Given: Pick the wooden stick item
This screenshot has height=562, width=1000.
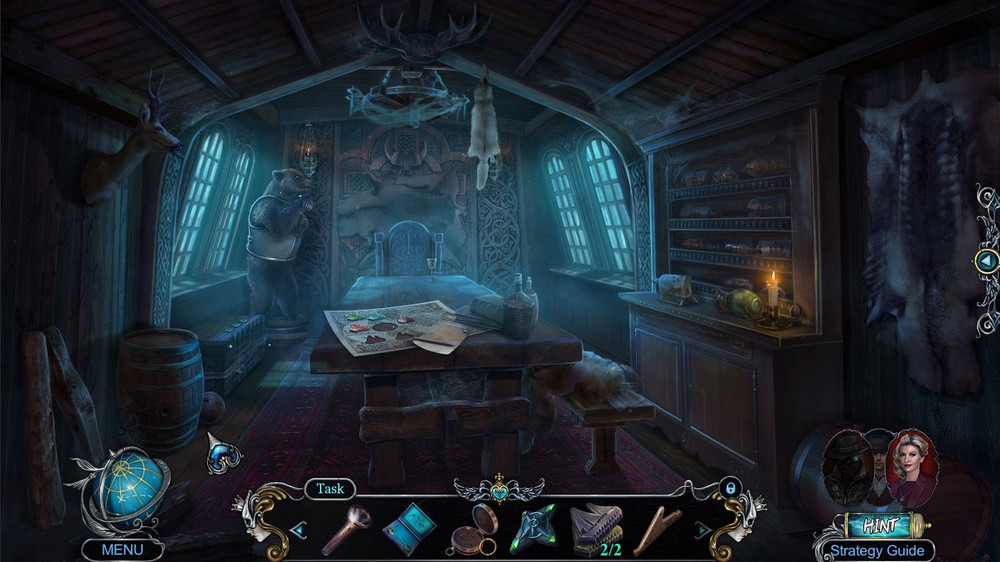Looking at the screenshot, I should coord(659,528).
